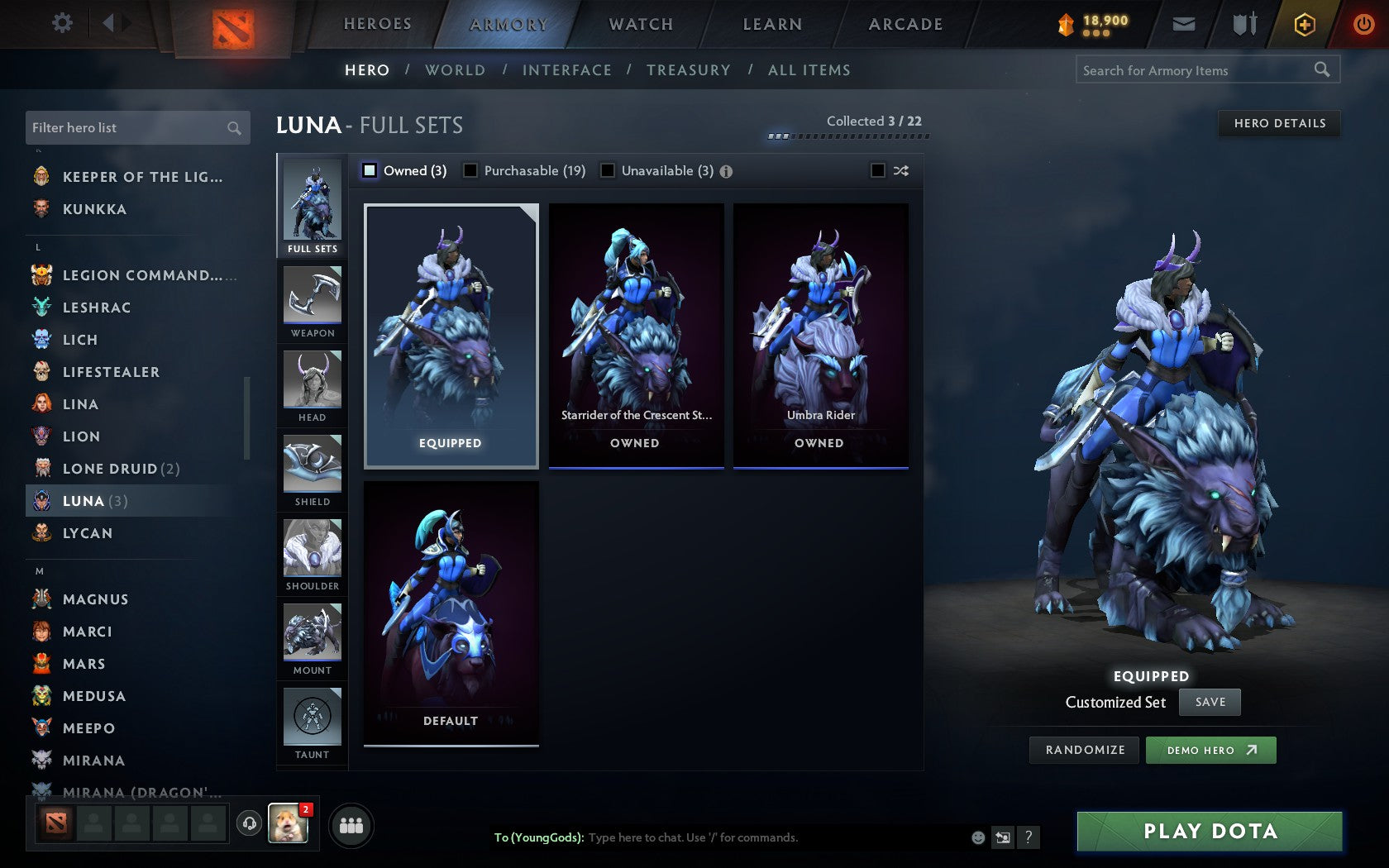Enable the Purchasable (19) filter
This screenshot has width=1389, height=868.
pyautogui.click(x=471, y=170)
